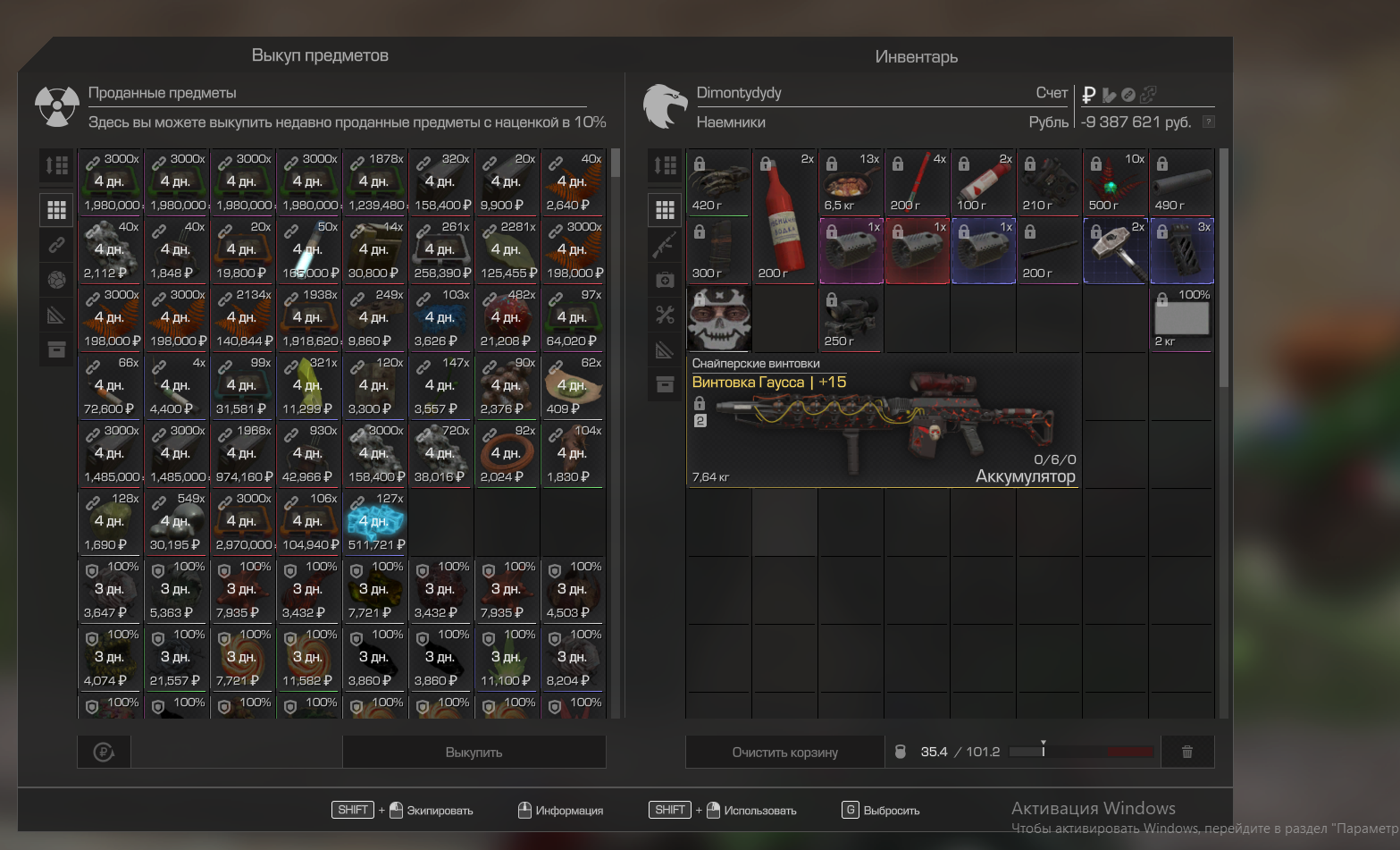Image resolution: width=1400 pixels, height=850 pixels.
Task: Click the Очистить корзину button
Action: [784, 752]
